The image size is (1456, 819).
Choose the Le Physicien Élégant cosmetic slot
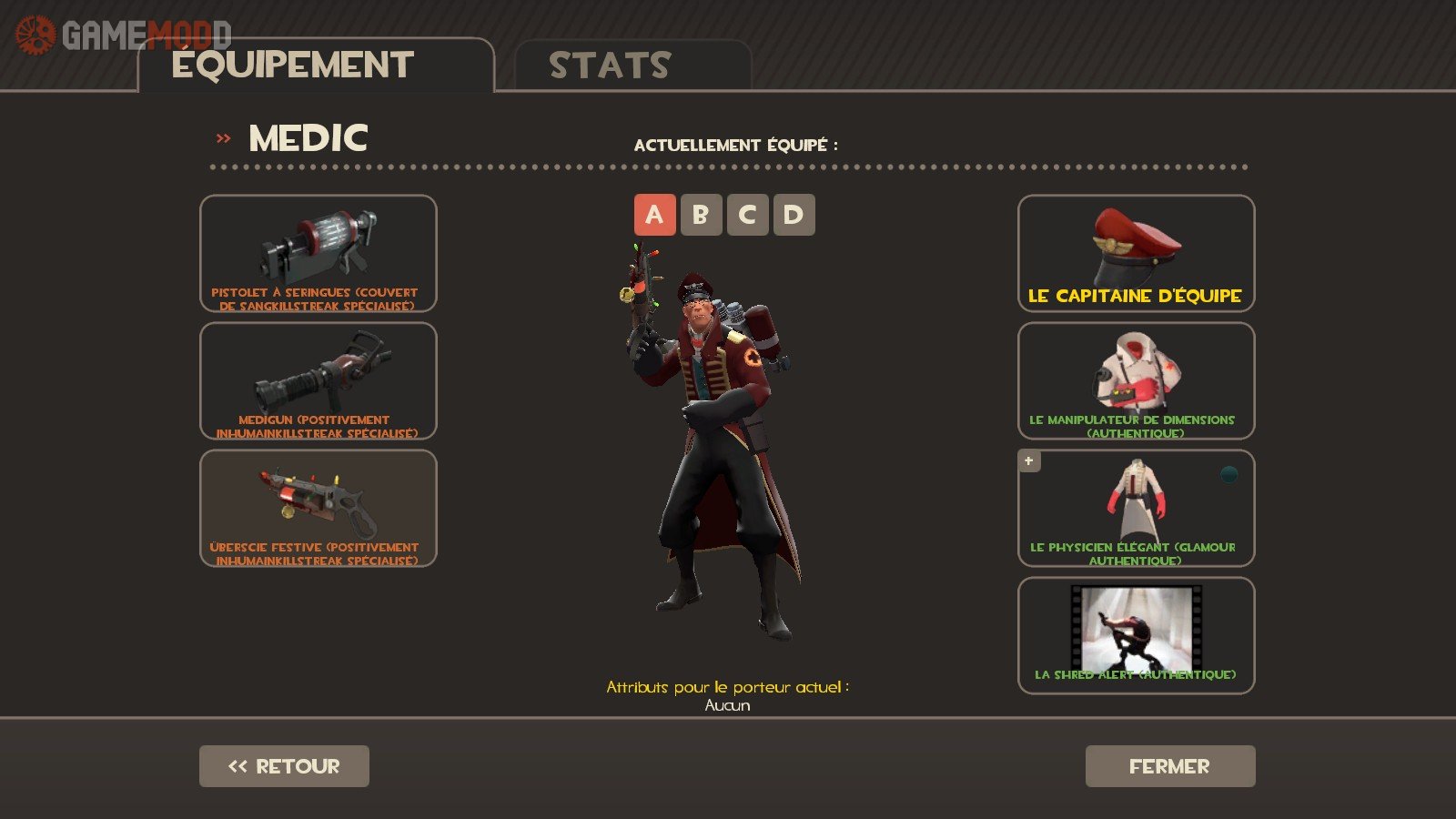click(x=1136, y=509)
